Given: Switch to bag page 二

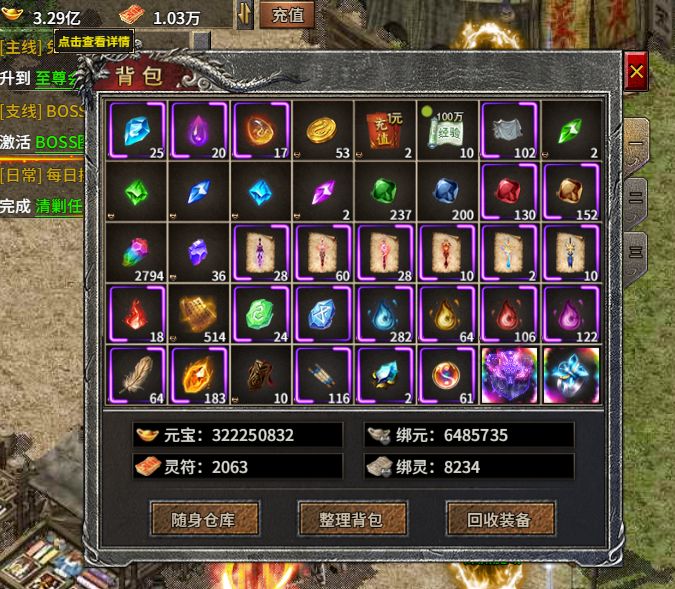Looking at the screenshot, I should pyautogui.click(x=635, y=196).
